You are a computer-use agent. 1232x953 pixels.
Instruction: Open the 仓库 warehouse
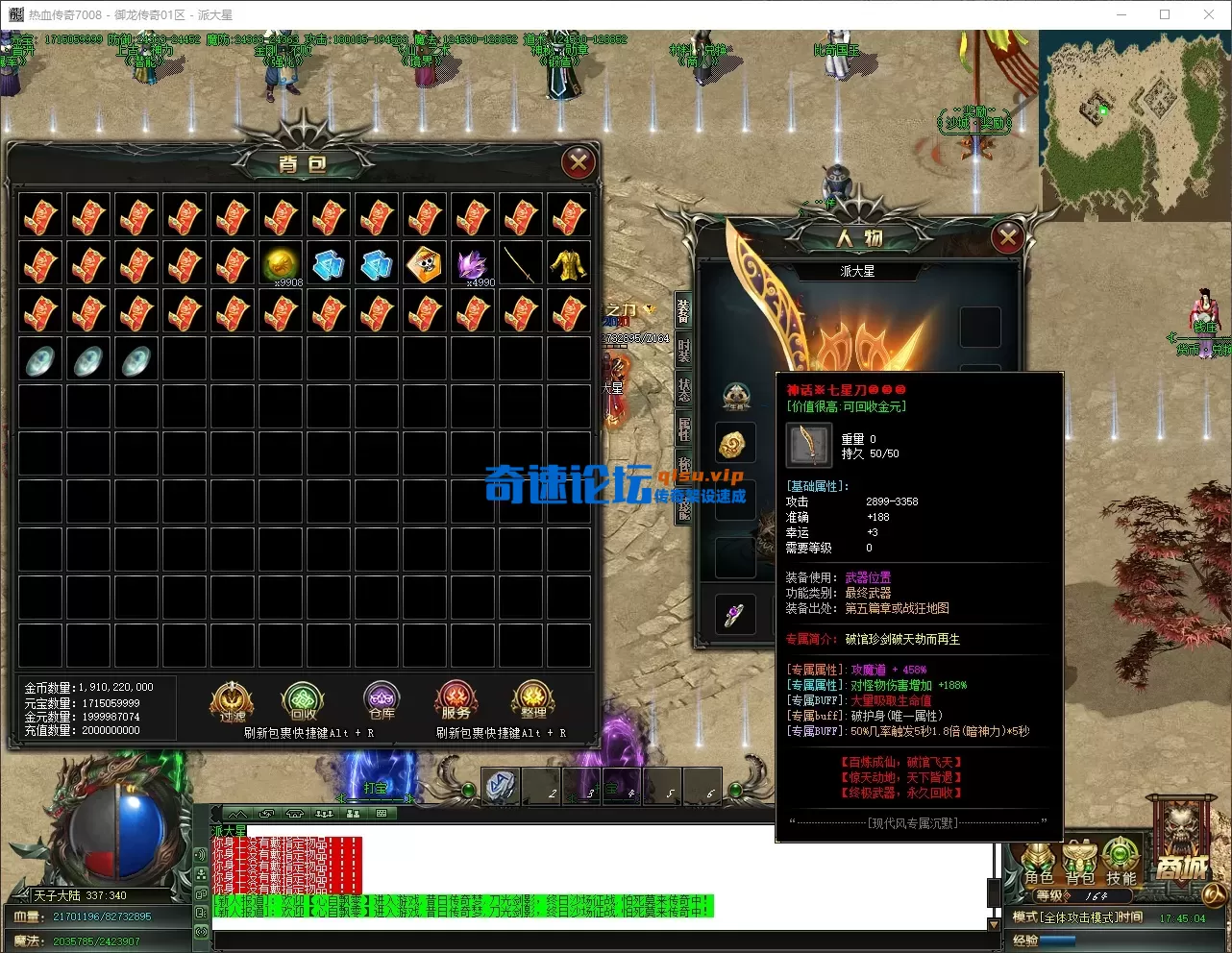382,702
